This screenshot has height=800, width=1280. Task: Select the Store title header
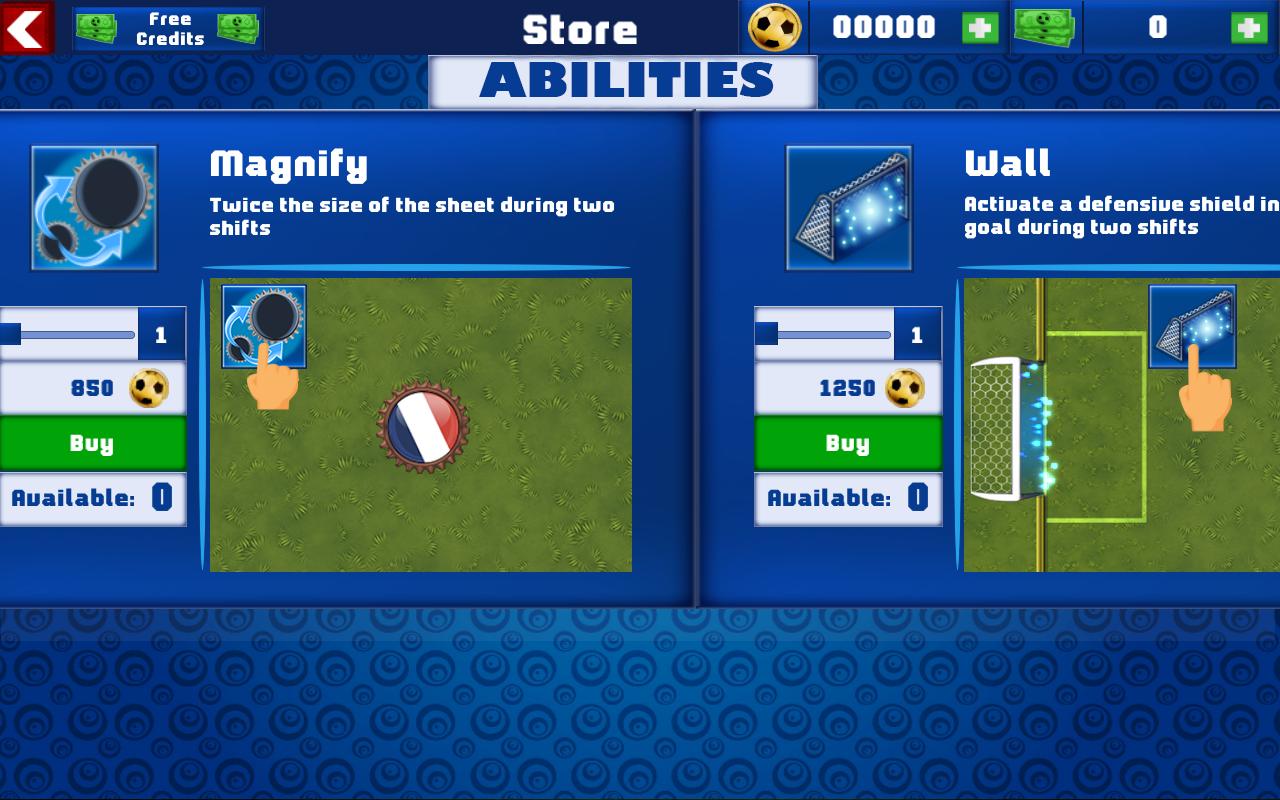click(x=580, y=29)
